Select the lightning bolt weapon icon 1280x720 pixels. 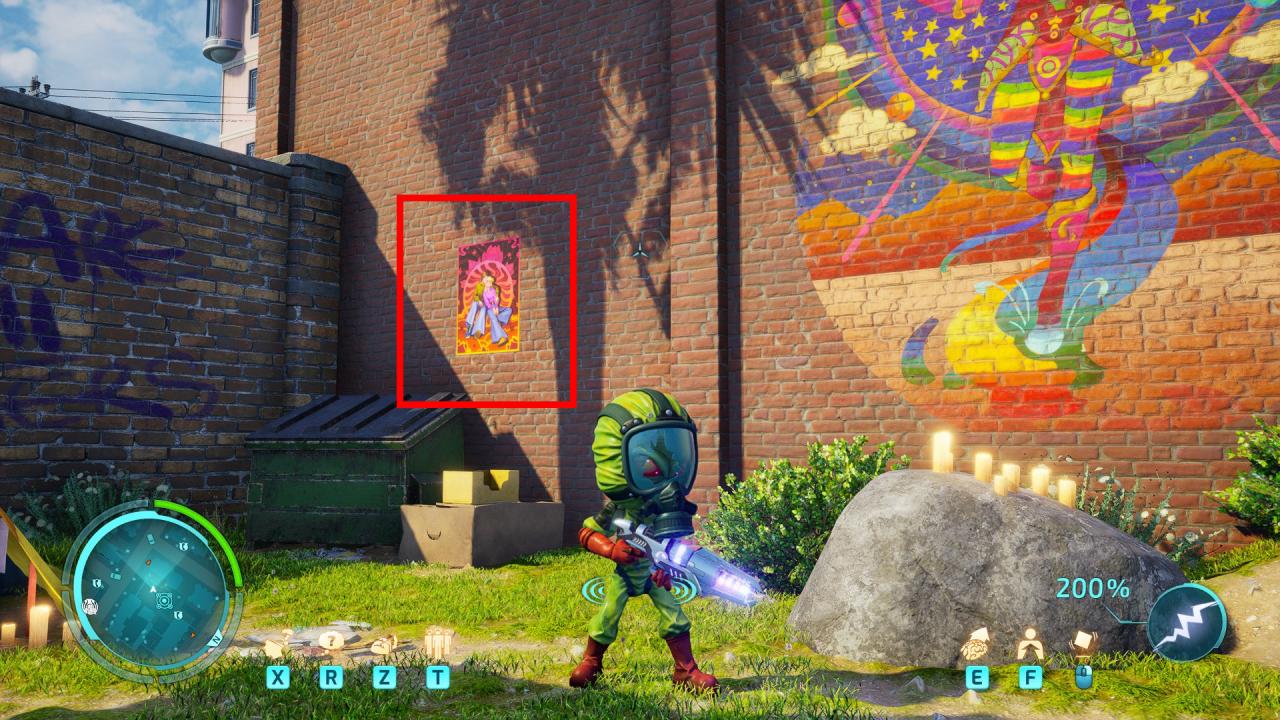click(x=1187, y=621)
